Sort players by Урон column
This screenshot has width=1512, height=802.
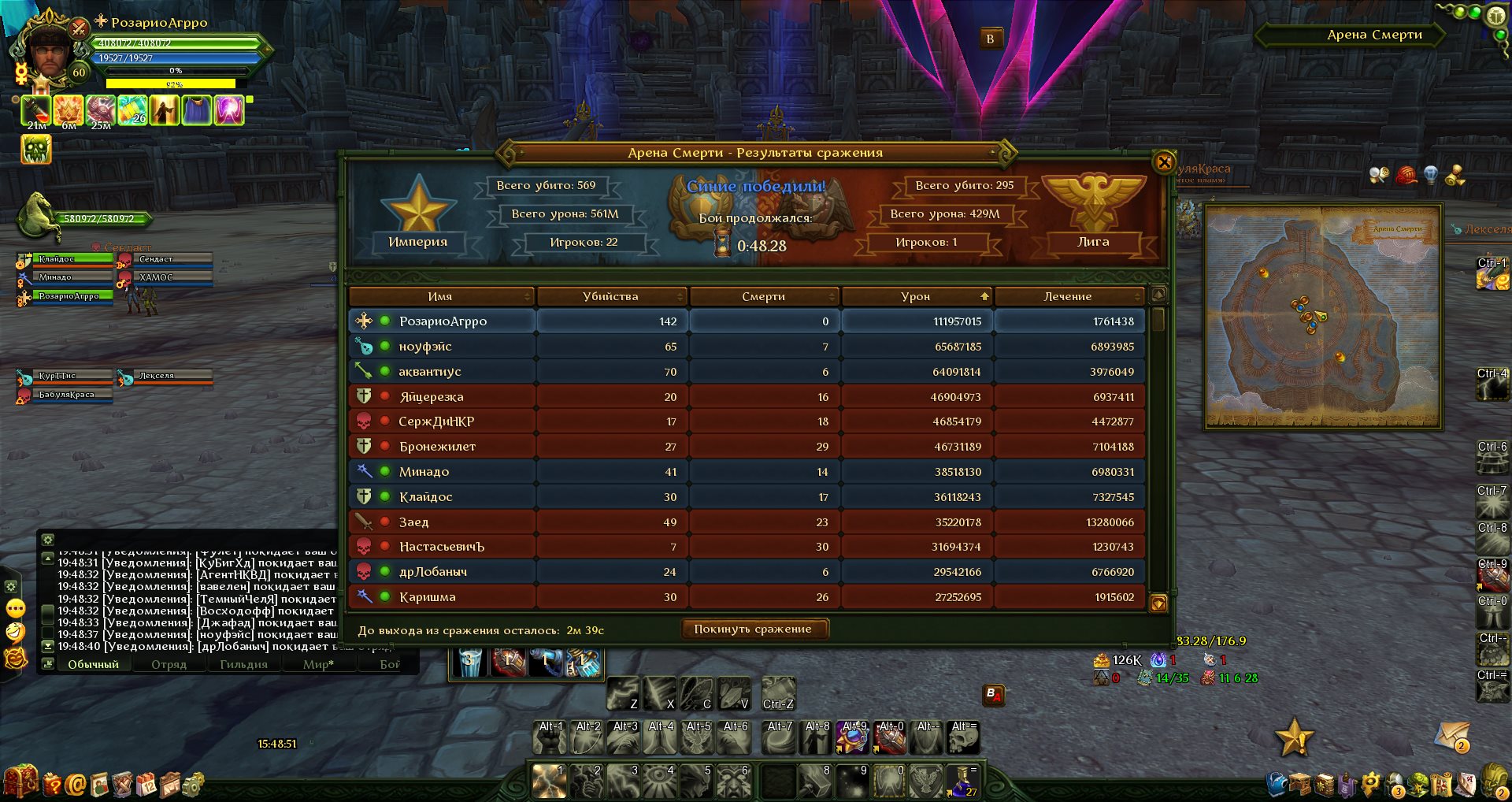(x=916, y=296)
